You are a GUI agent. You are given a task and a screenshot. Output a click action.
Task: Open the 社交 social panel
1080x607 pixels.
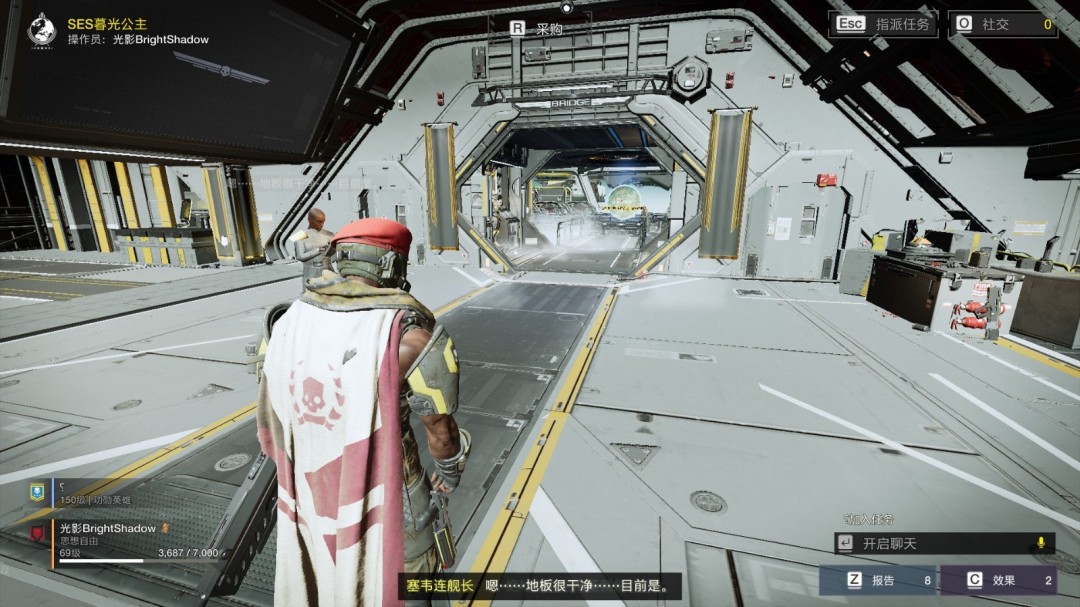pos(1003,24)
